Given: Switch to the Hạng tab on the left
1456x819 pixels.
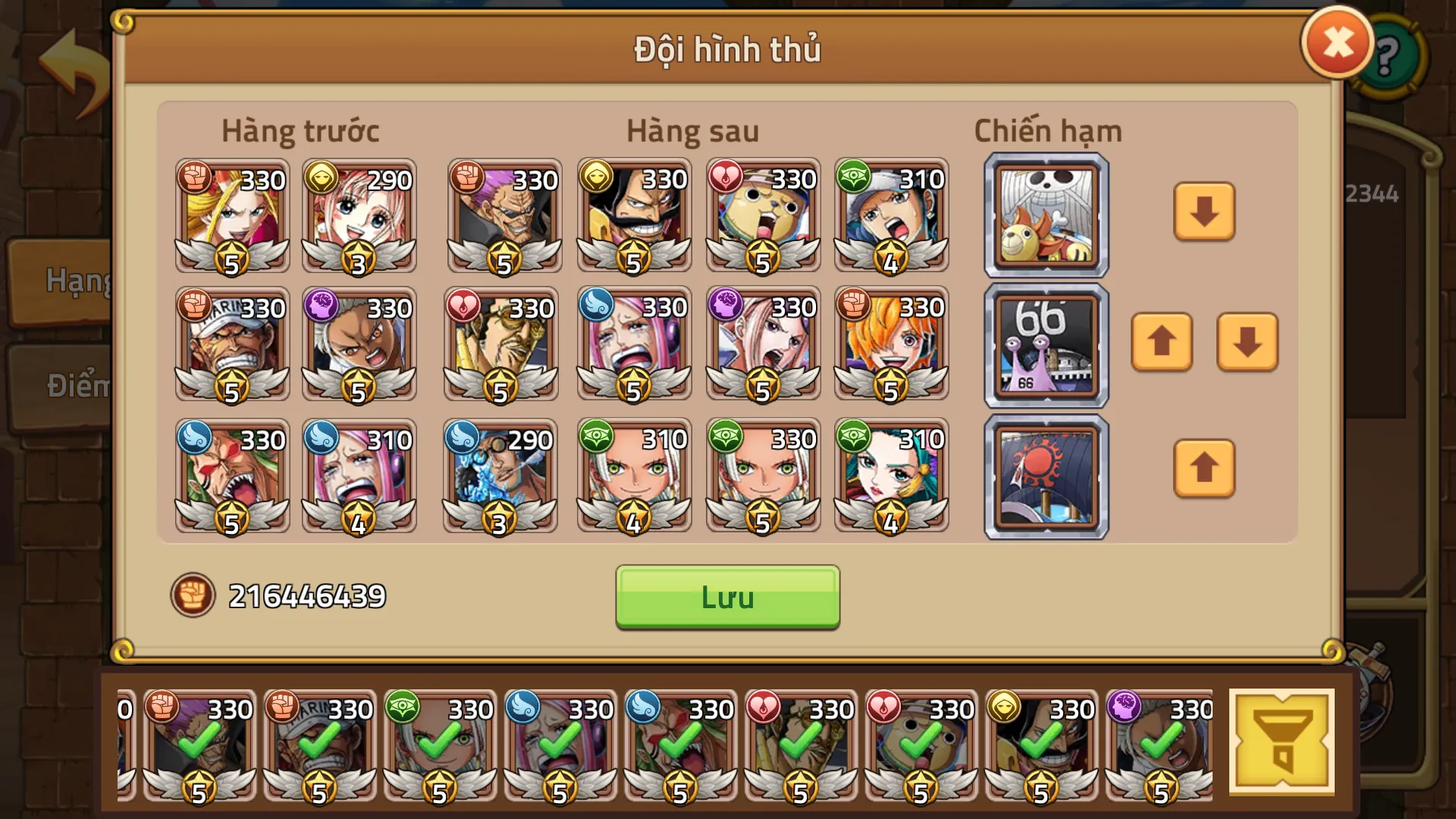Looking at the screenshot, I should pos(74,282).
